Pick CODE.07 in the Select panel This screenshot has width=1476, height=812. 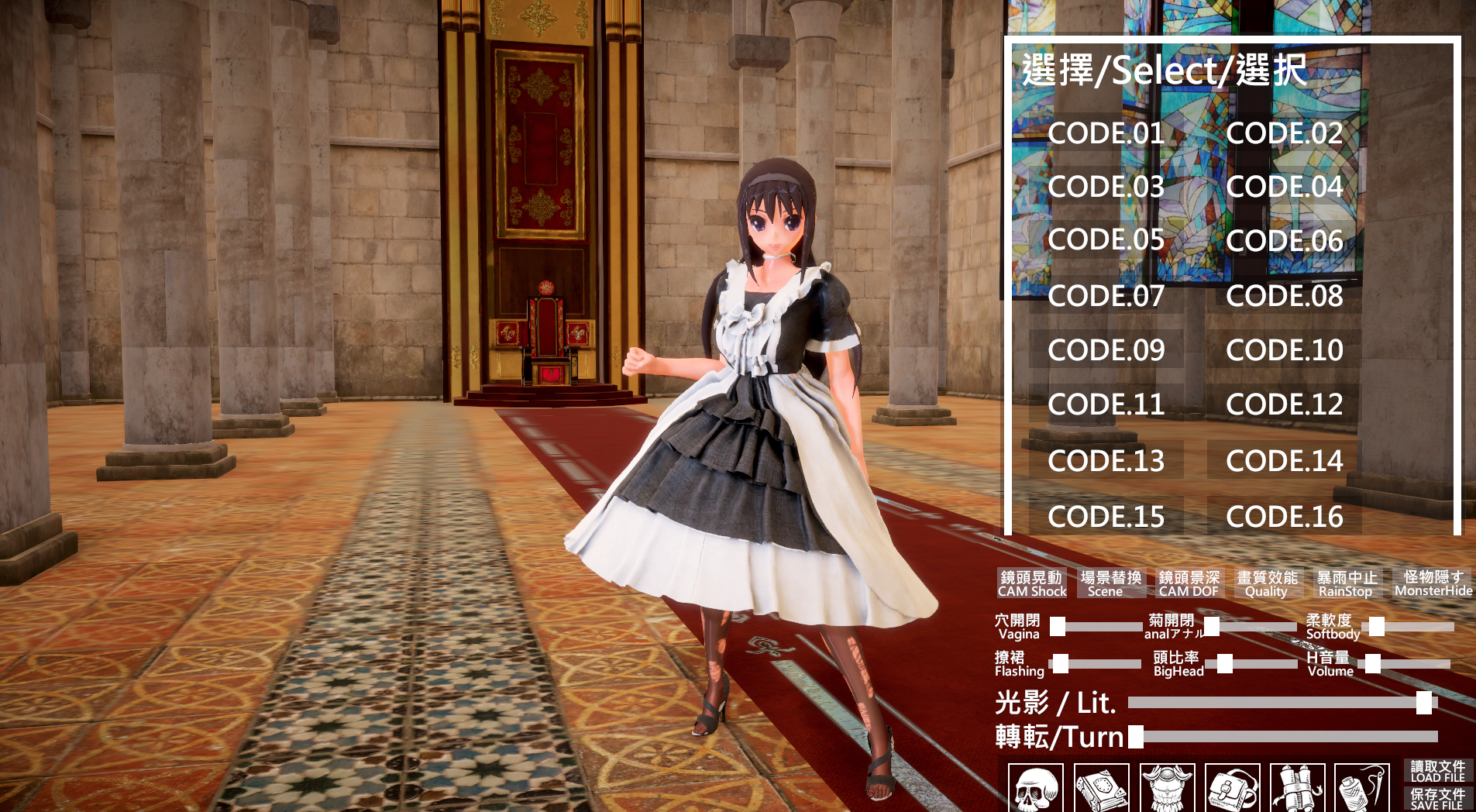pos(1106,296)
